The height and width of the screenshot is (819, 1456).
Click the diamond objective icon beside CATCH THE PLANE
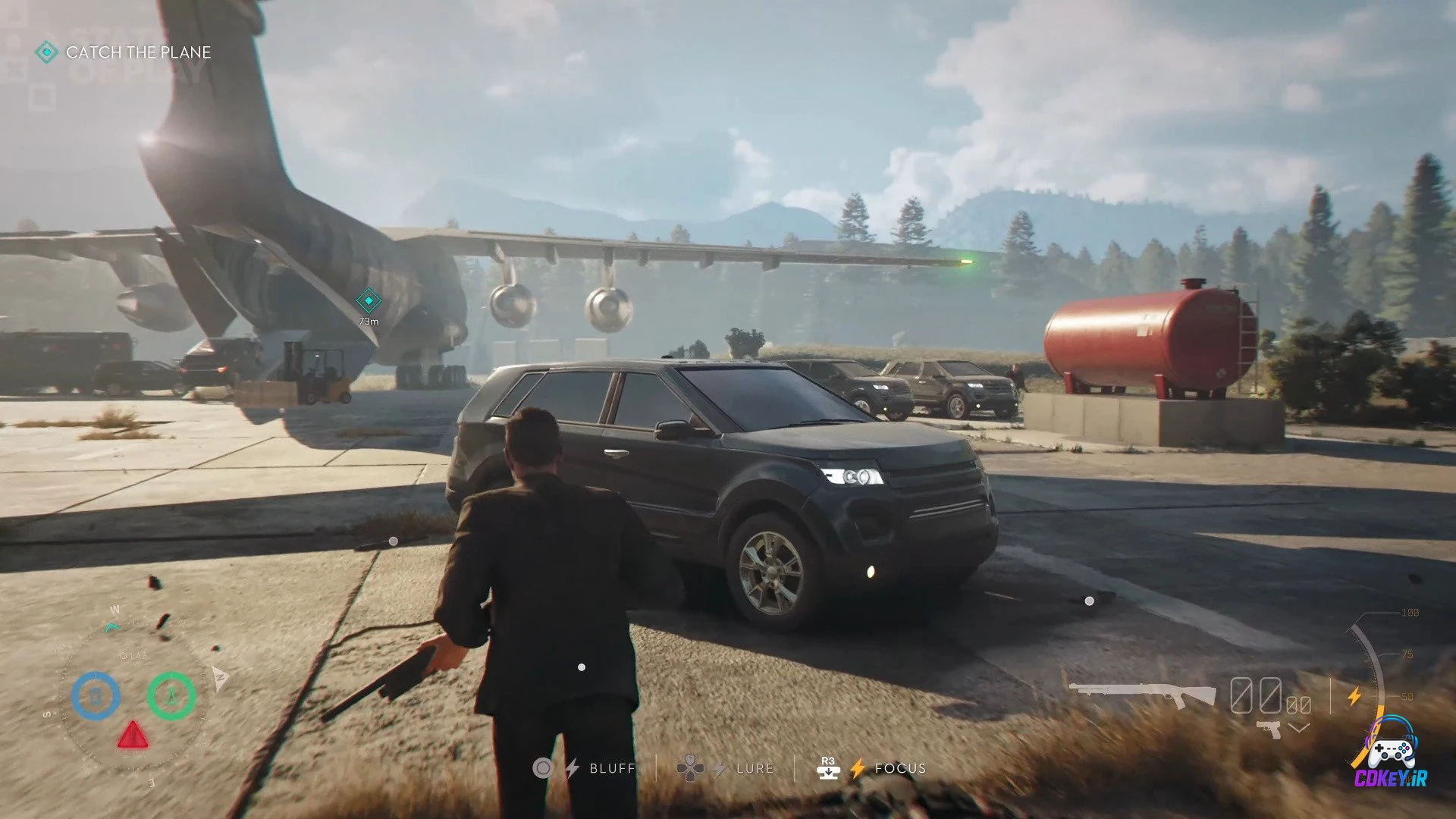point(47,53)
